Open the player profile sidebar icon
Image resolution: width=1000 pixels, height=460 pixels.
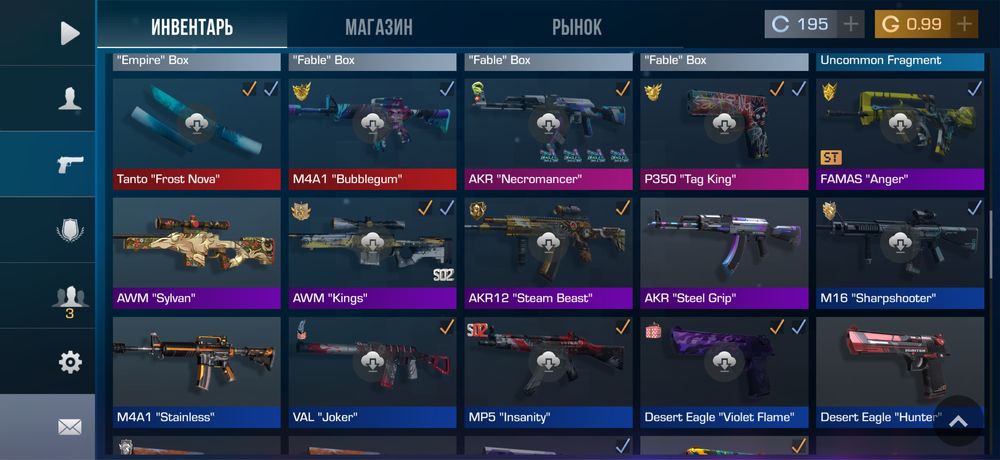pyautogui.click(x=69, y=98)
